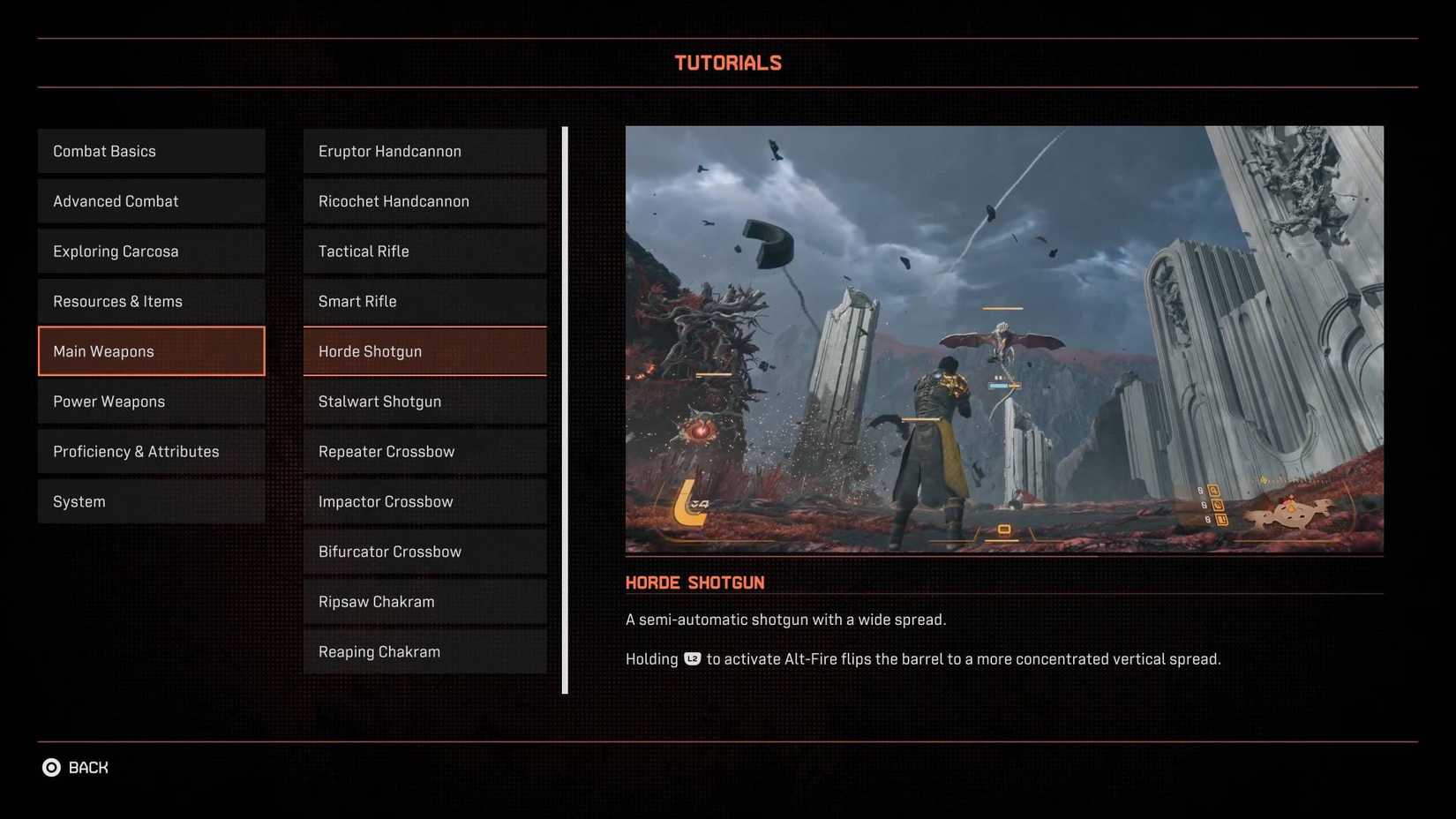1456x819 pixels.
Task: Open the Bifurcator Crossbow entry
Action: tap(424, 551)
